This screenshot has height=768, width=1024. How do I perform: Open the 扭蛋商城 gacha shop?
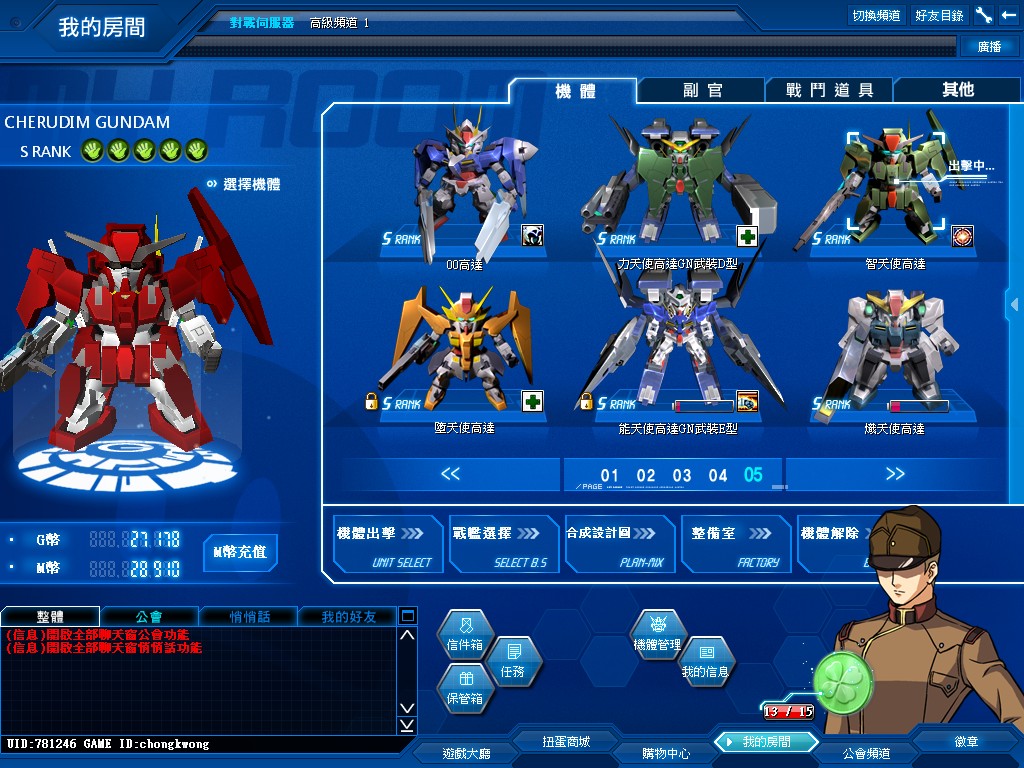click(x=566, y=742)
